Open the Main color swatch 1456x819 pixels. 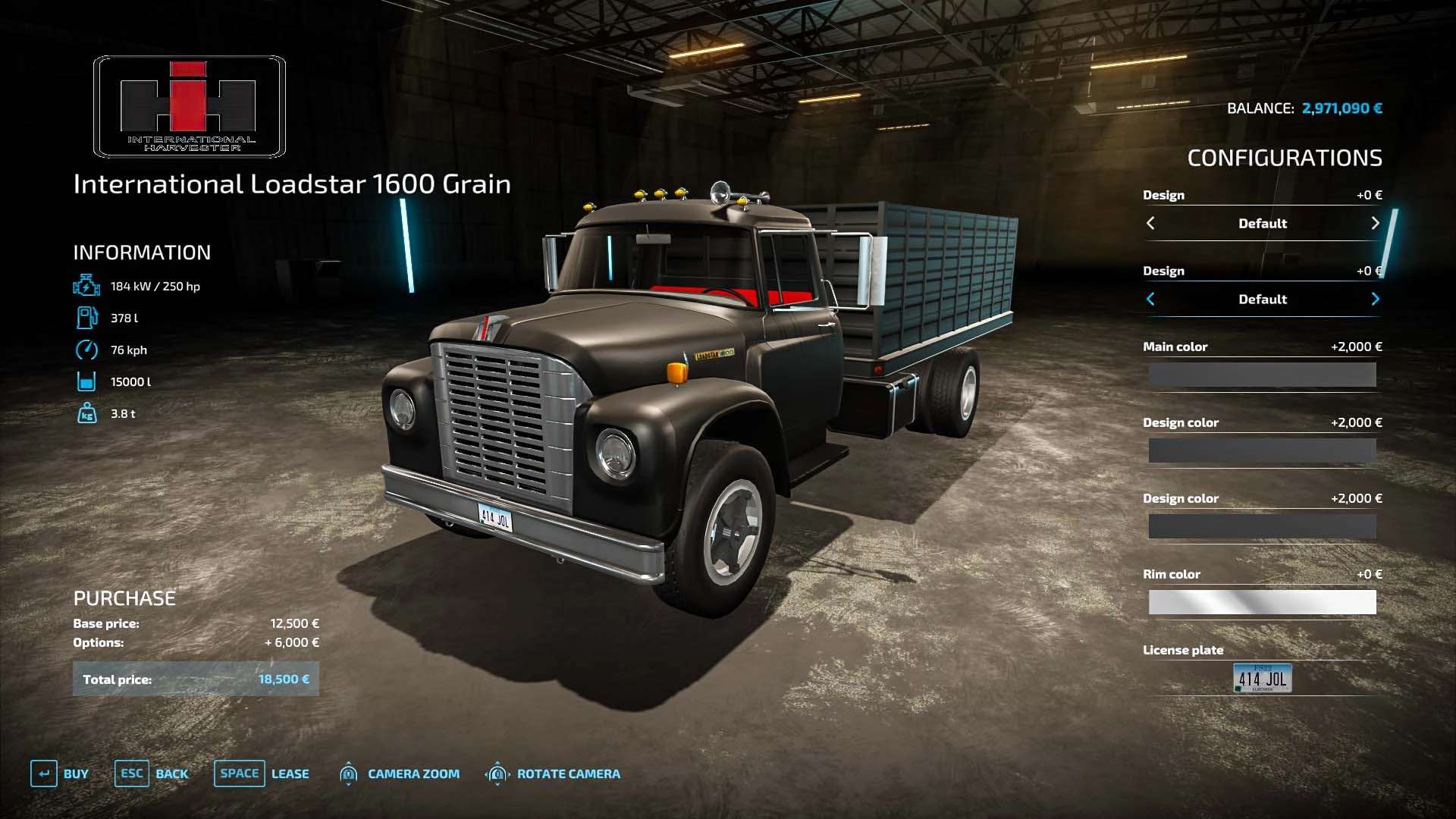1262,375
